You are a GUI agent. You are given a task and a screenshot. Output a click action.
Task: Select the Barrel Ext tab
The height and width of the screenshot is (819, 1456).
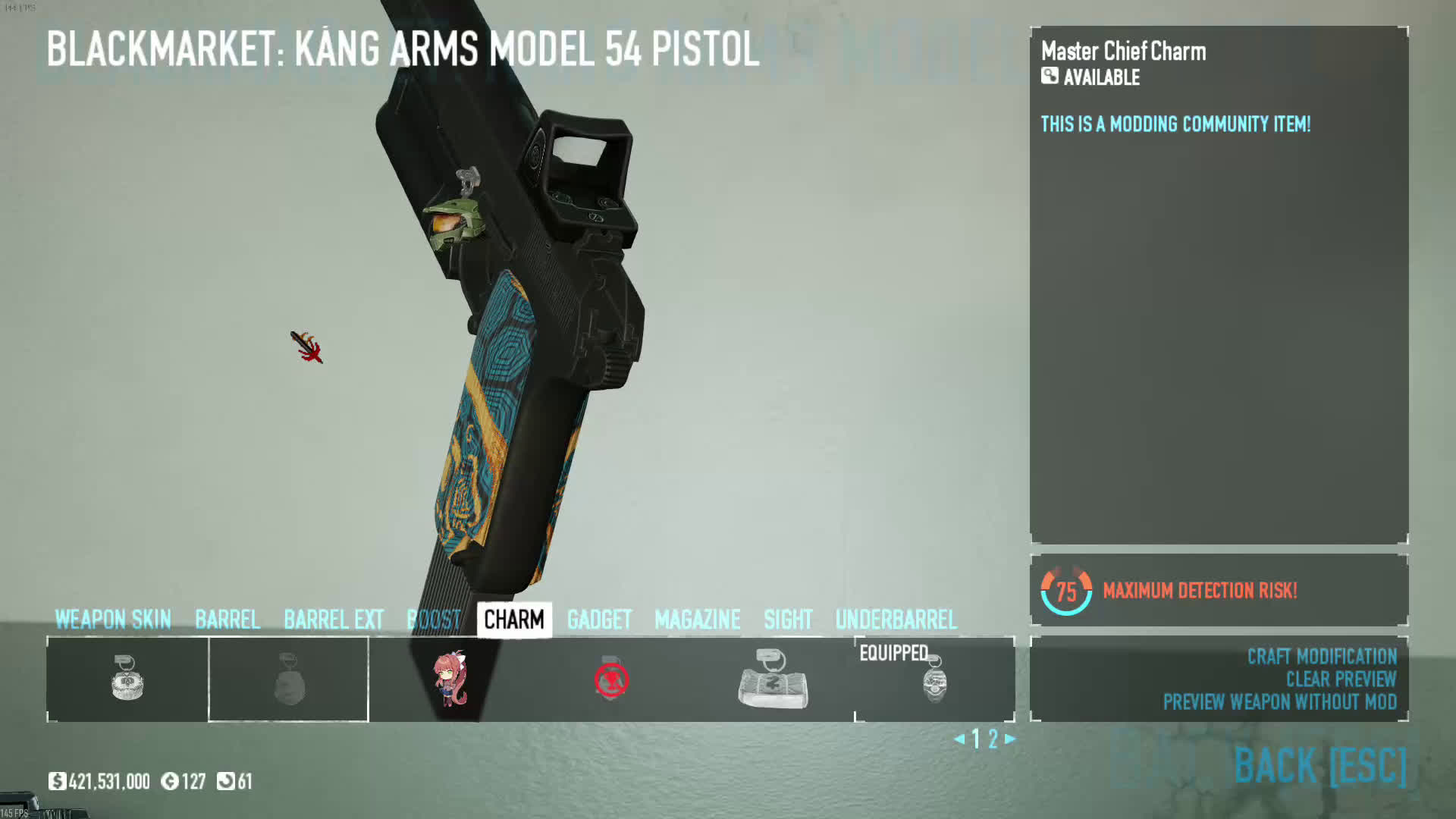[x=334, y=620]
